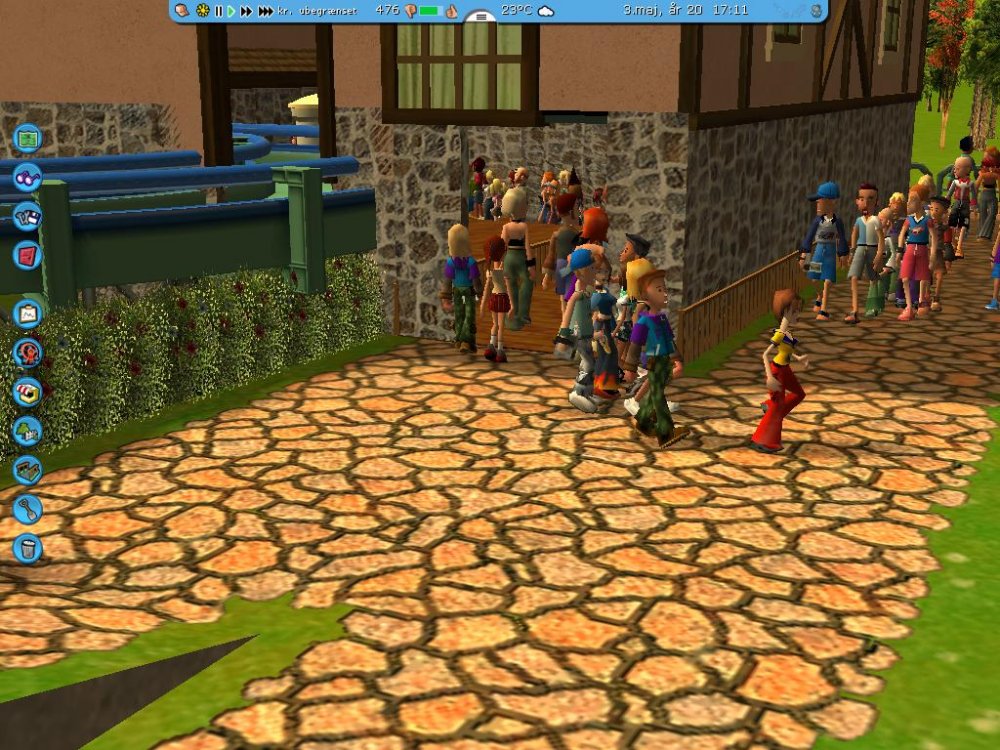Click the sun icon in the status bar
The height and width of the screenshot is (750, 1000).
coord(203,11)
